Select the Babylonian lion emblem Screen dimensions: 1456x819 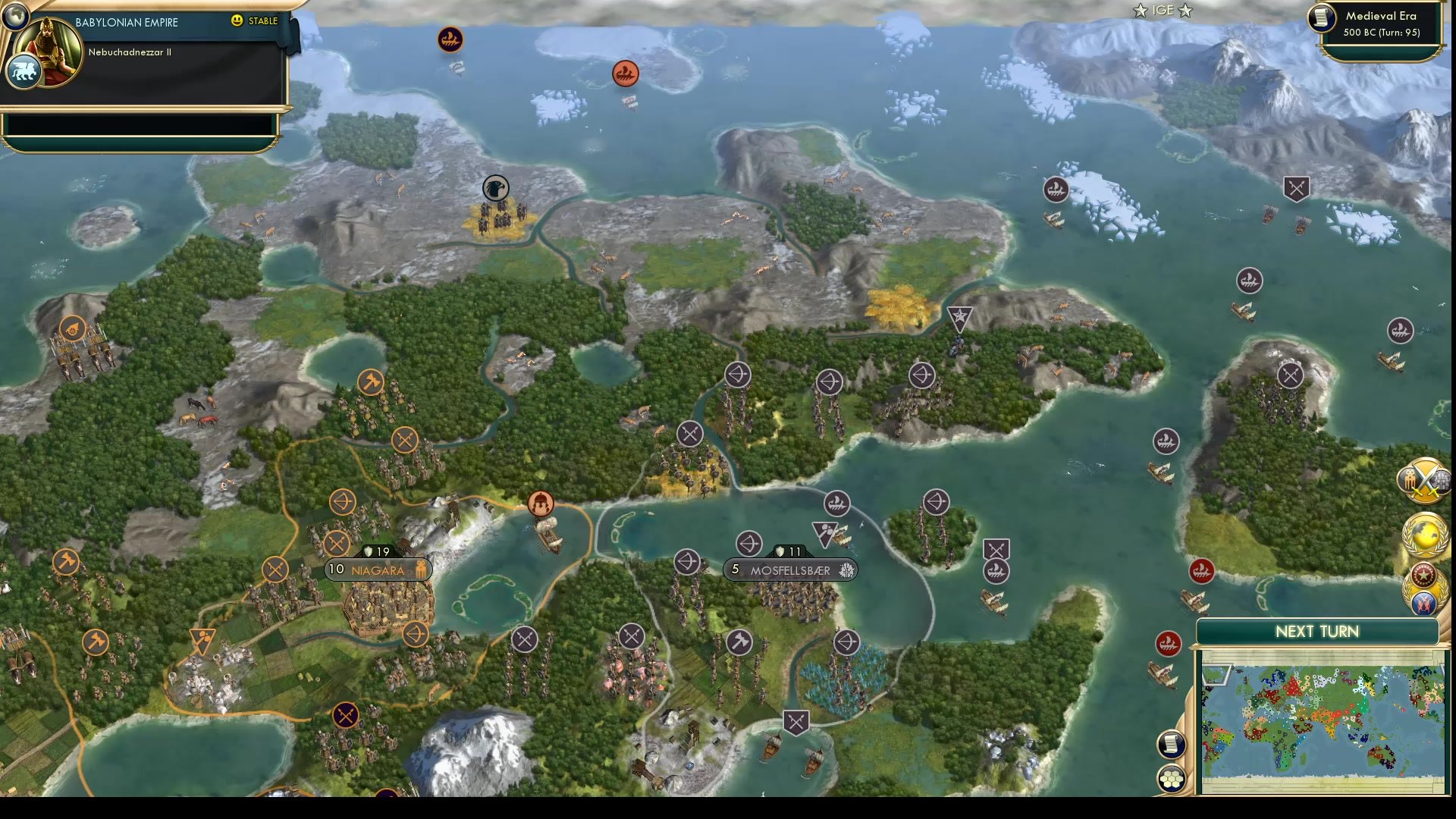pyautogui.click(x=24, y=71)
